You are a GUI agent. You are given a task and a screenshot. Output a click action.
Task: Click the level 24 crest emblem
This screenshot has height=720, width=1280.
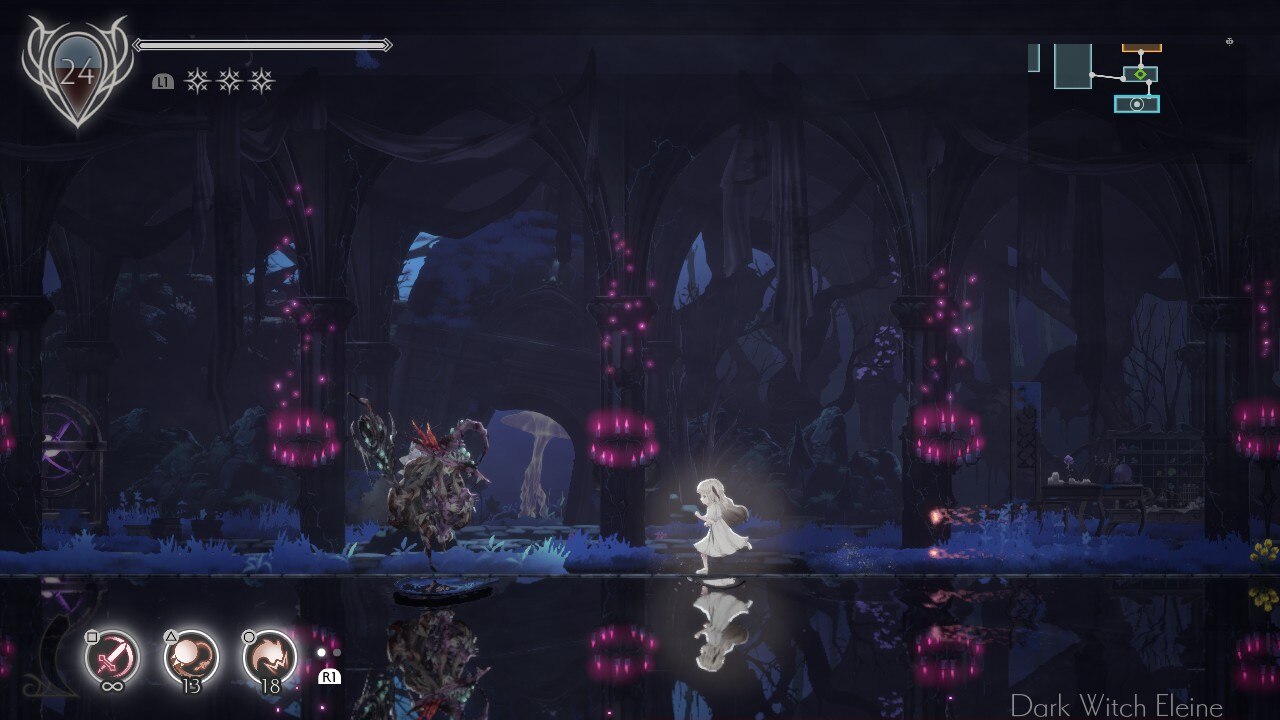click(x=76, y=72)
